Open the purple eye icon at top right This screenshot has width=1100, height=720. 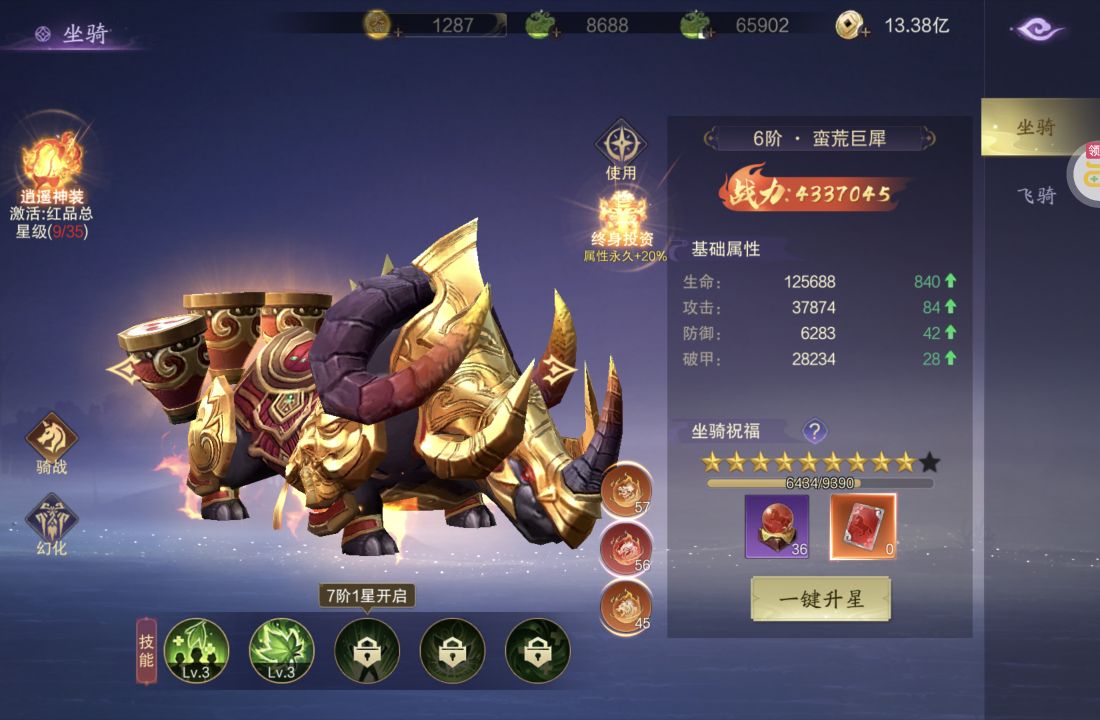1039,30
